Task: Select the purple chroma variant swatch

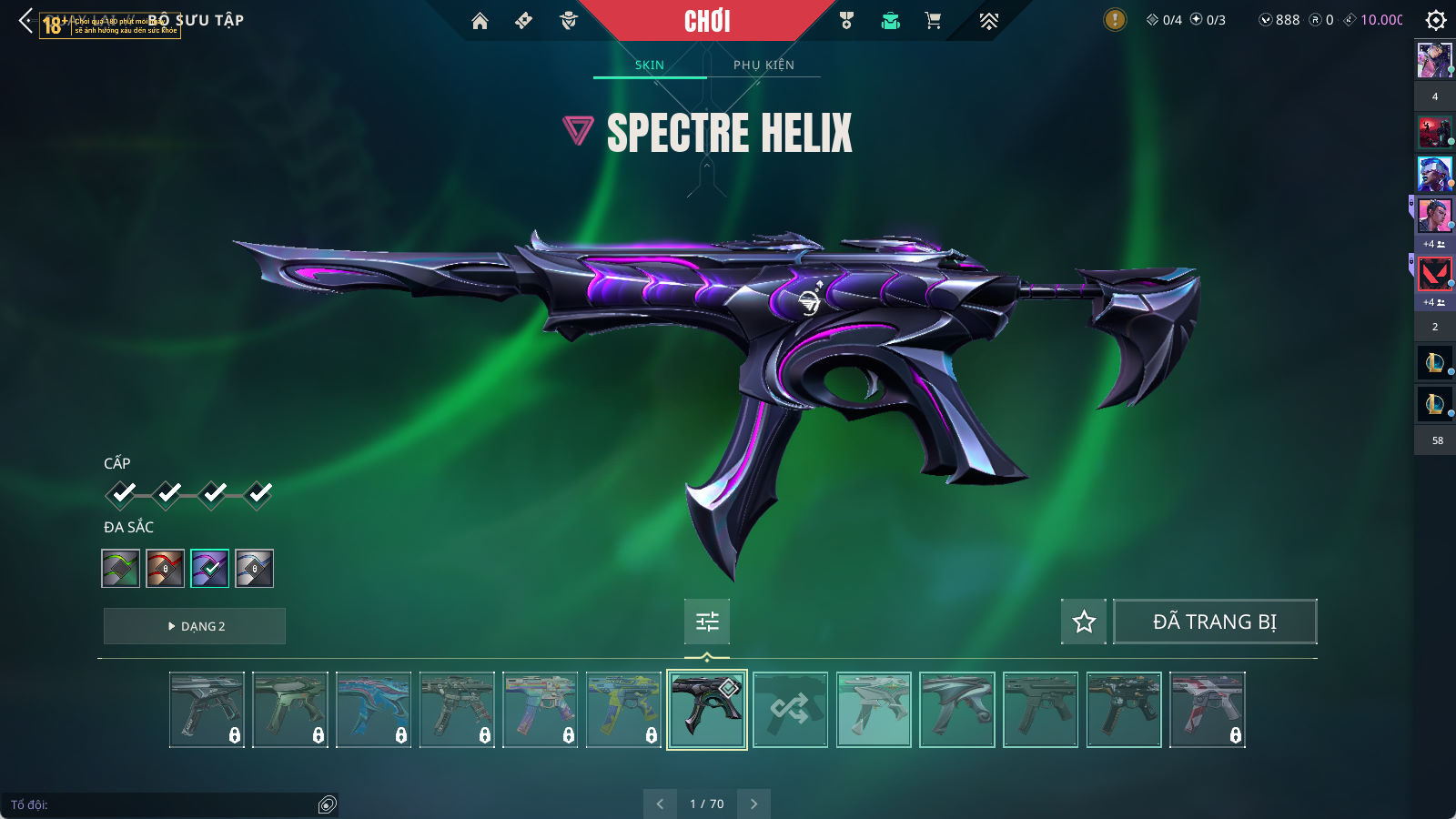Action: pyautogui.click(x=209, y=569)
